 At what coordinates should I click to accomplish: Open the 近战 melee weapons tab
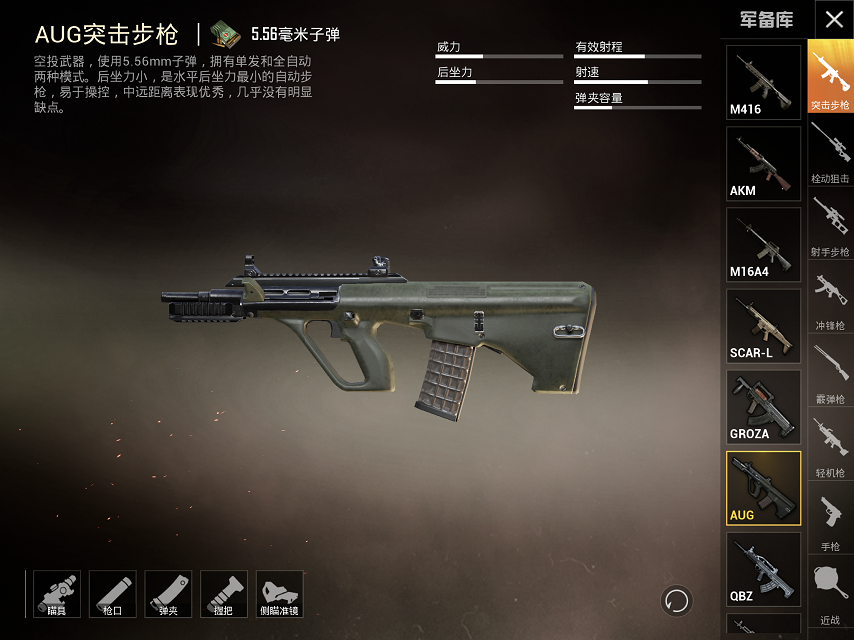[830, 594]
